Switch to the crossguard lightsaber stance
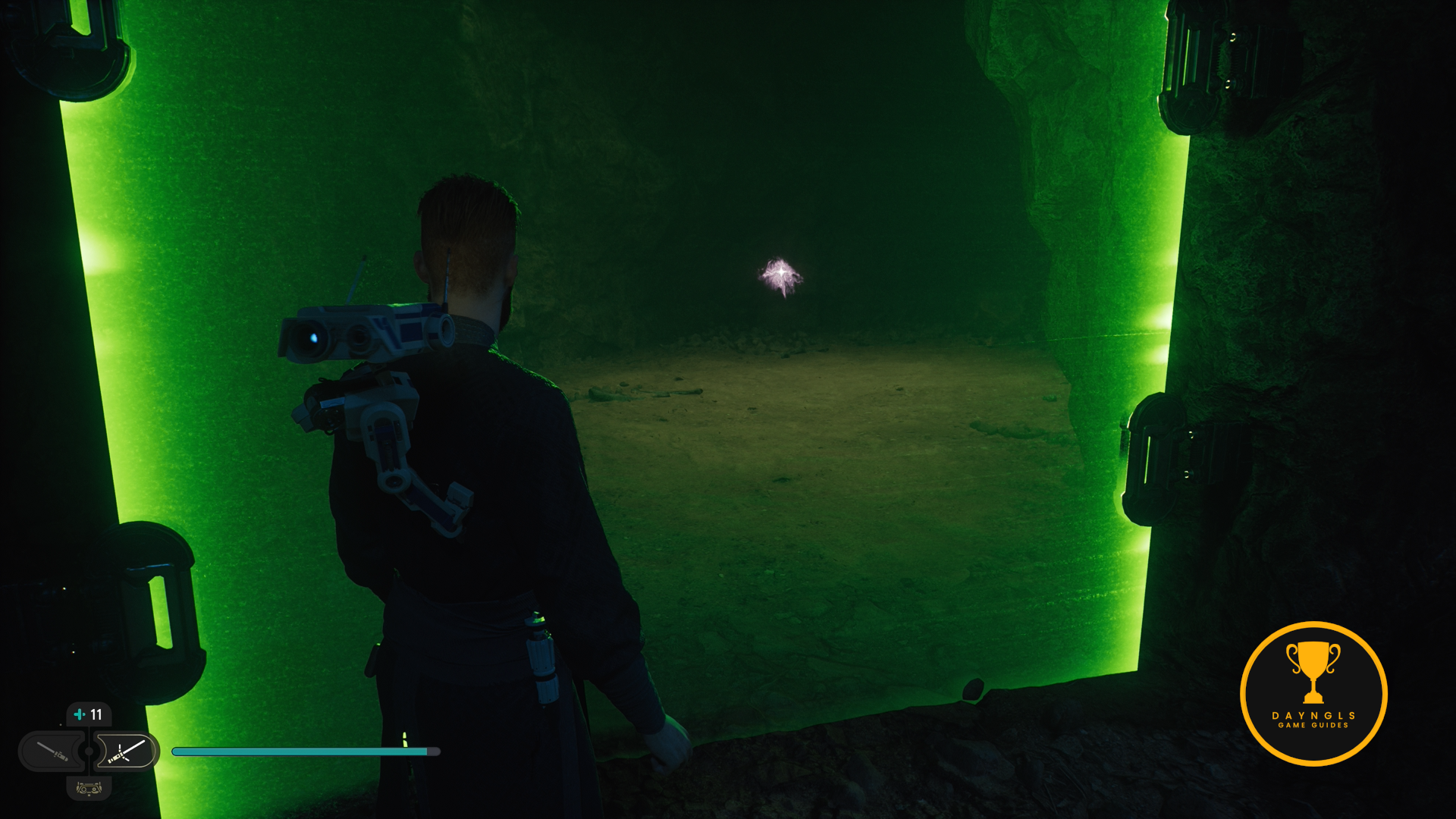Image resolution: width=1456 pixels, height=819 pixels. coord(126,752)
